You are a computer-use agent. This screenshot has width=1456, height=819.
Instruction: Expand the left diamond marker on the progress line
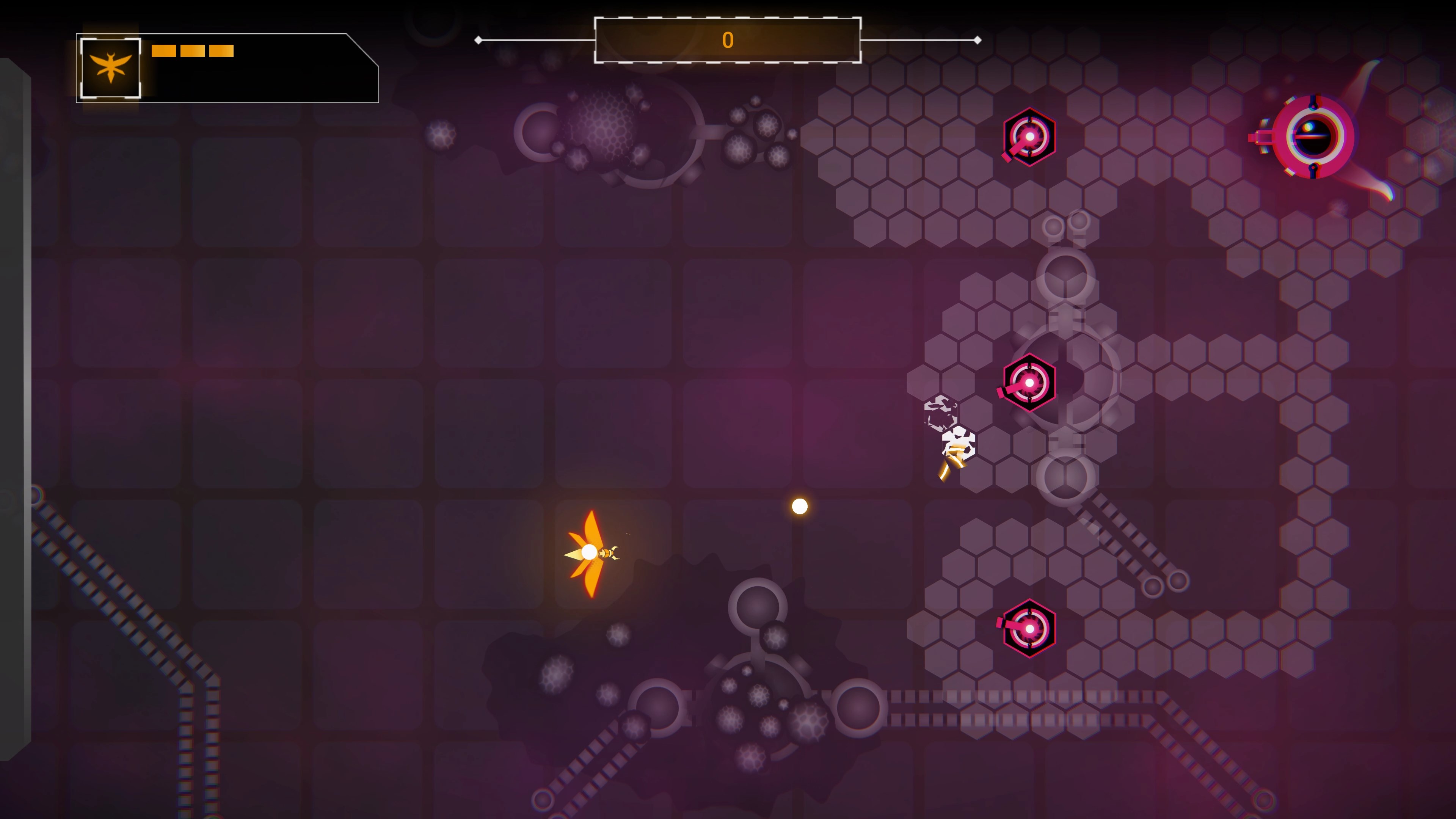tap(478, 39)
